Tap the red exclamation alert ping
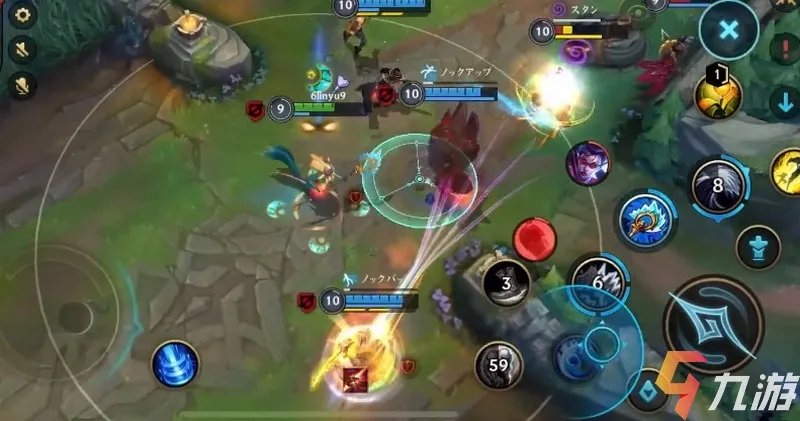Viewport: 800px width, 421px height. click(786, 47)
